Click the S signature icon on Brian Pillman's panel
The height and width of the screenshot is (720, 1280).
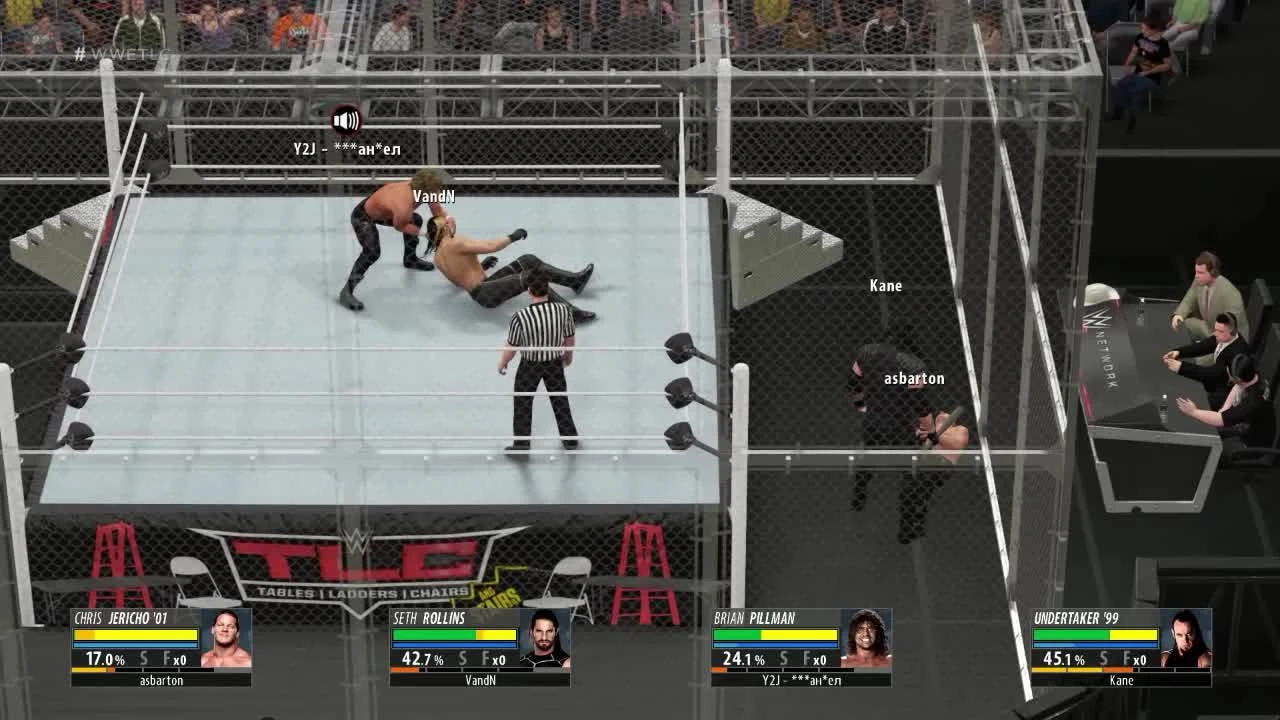(785, 659)
